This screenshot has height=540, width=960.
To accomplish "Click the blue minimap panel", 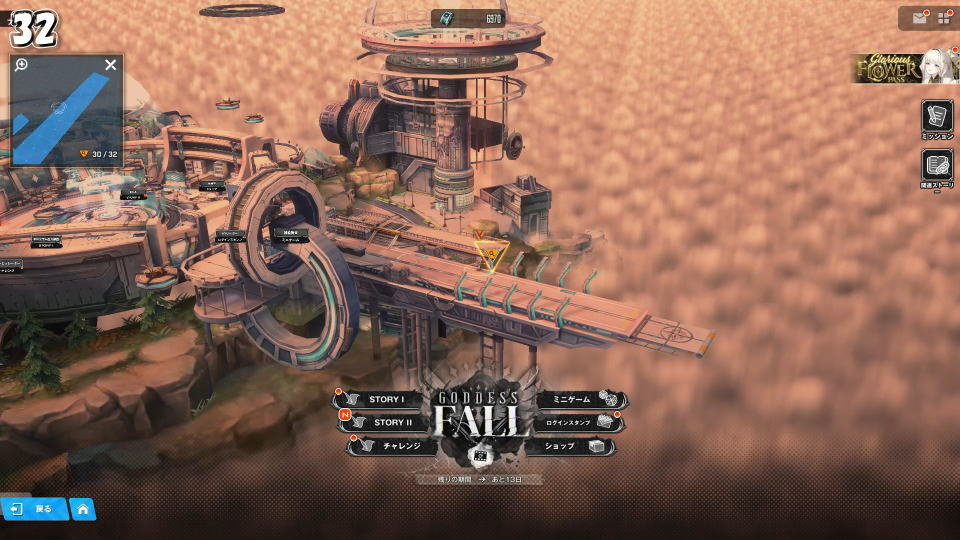I will (x=66, y=115).
